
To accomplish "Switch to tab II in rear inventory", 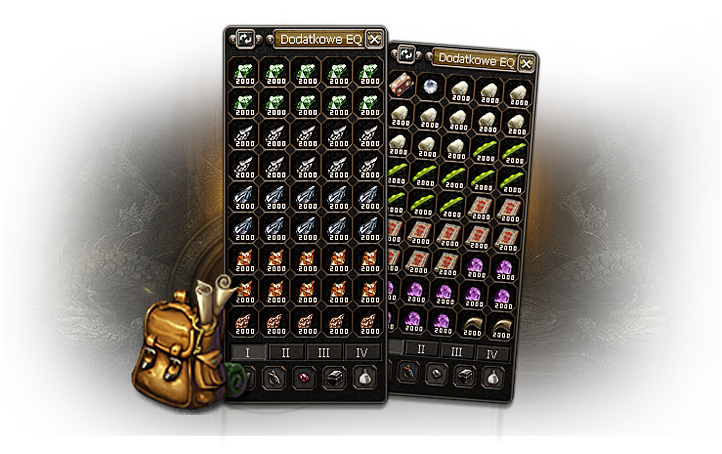I will click(421, 350).
